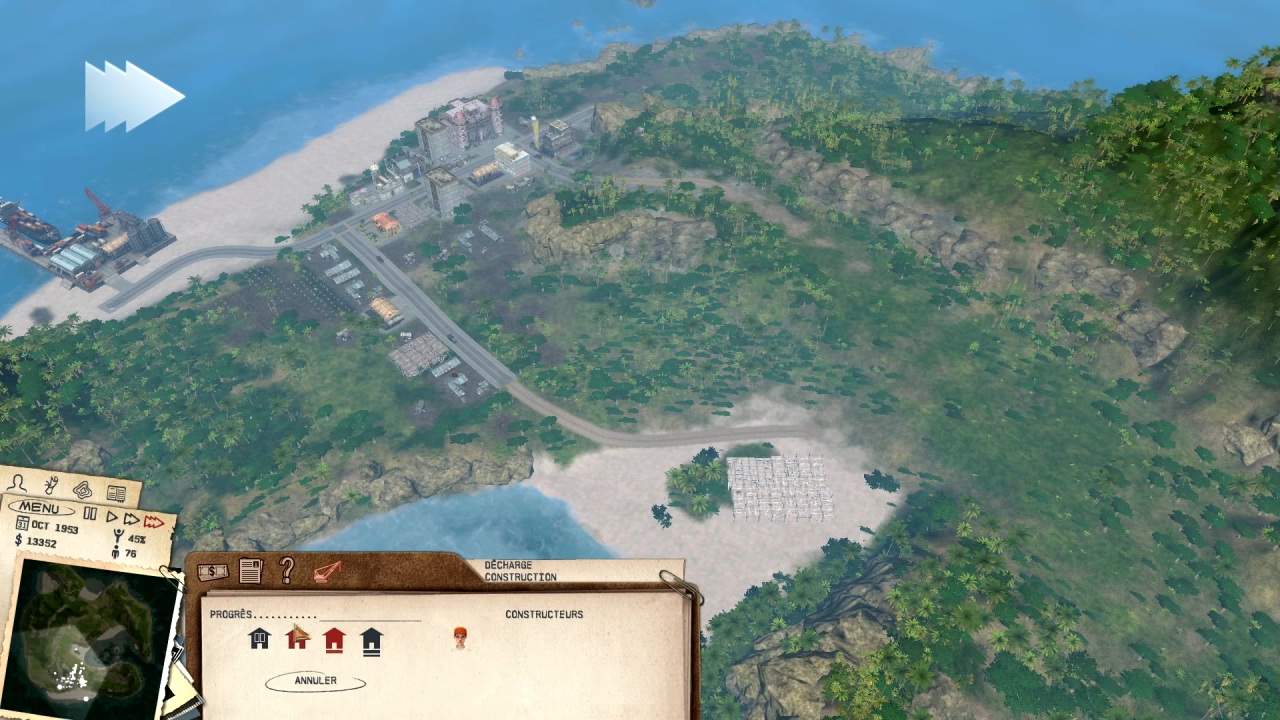Select the red house priority icon
This screenshot has height=720, width=1280.
[x=334, y=641]
